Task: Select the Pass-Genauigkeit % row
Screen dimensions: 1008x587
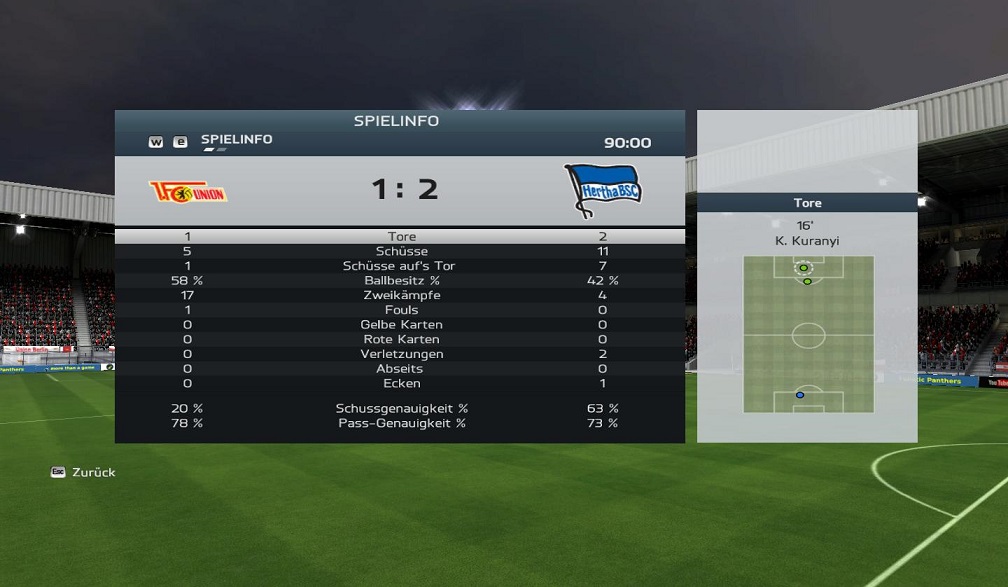Action: click(401, 423)
